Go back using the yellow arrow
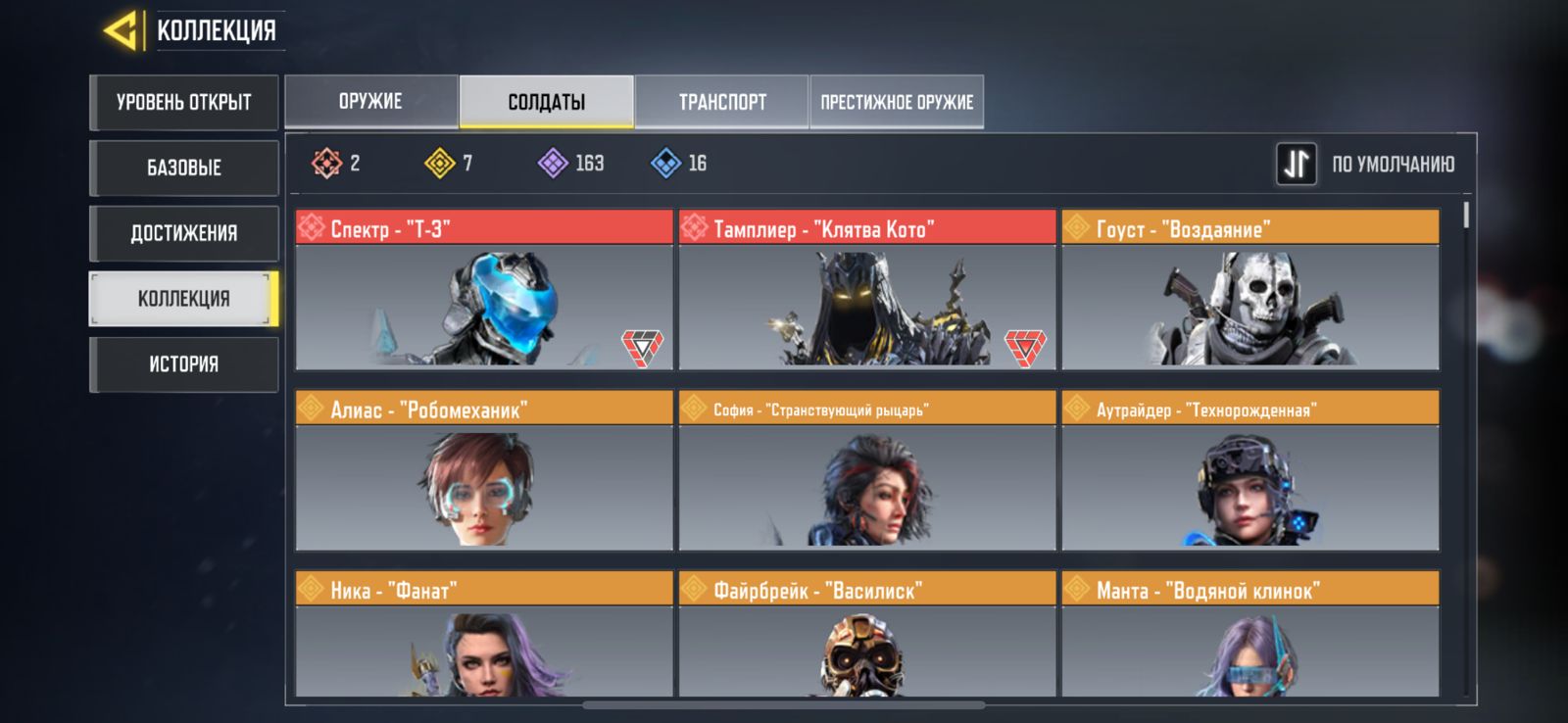The height and width of the screenshot is (723, 1568). [122, 30]
